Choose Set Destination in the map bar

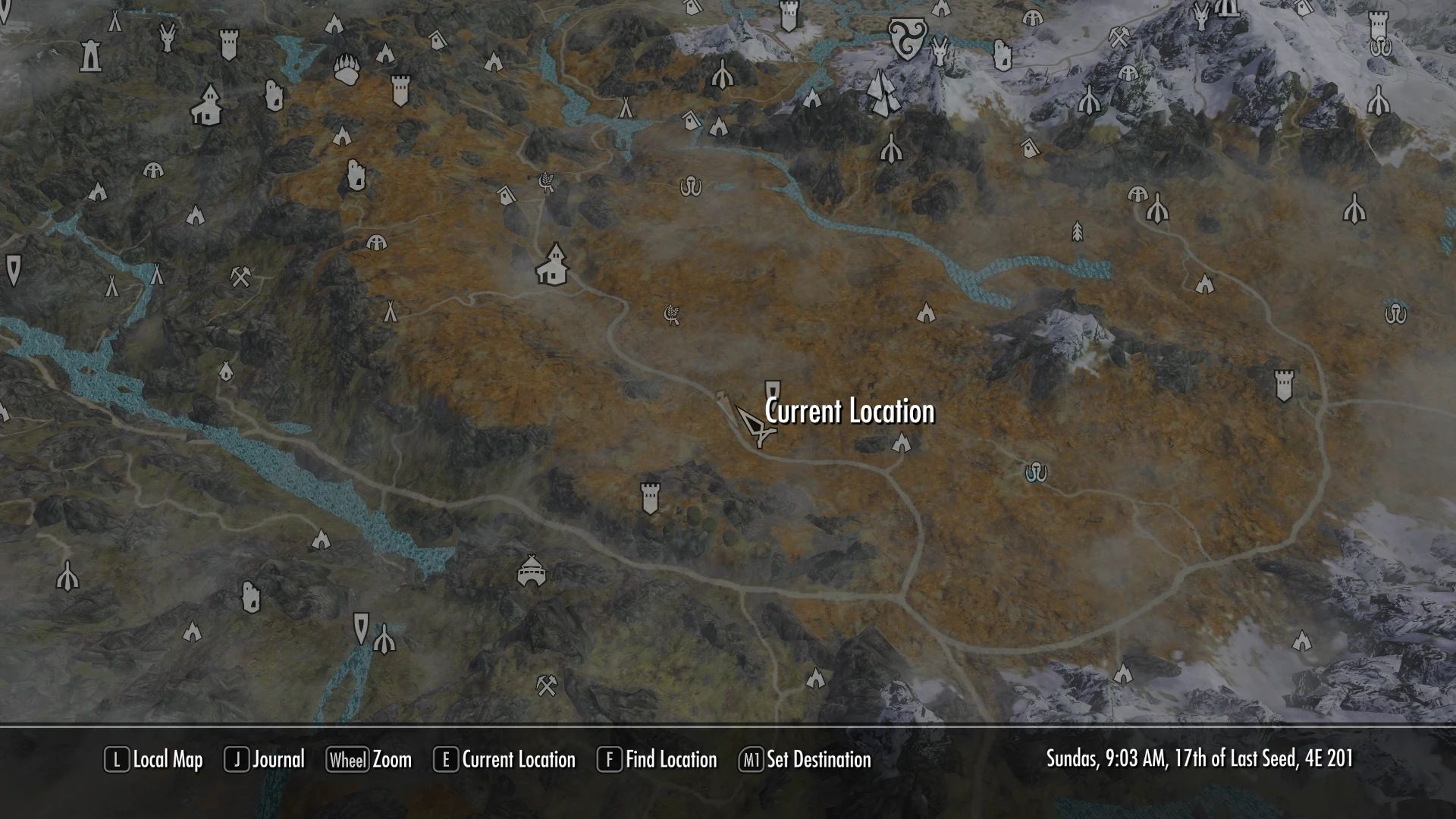tap(805, 760)
